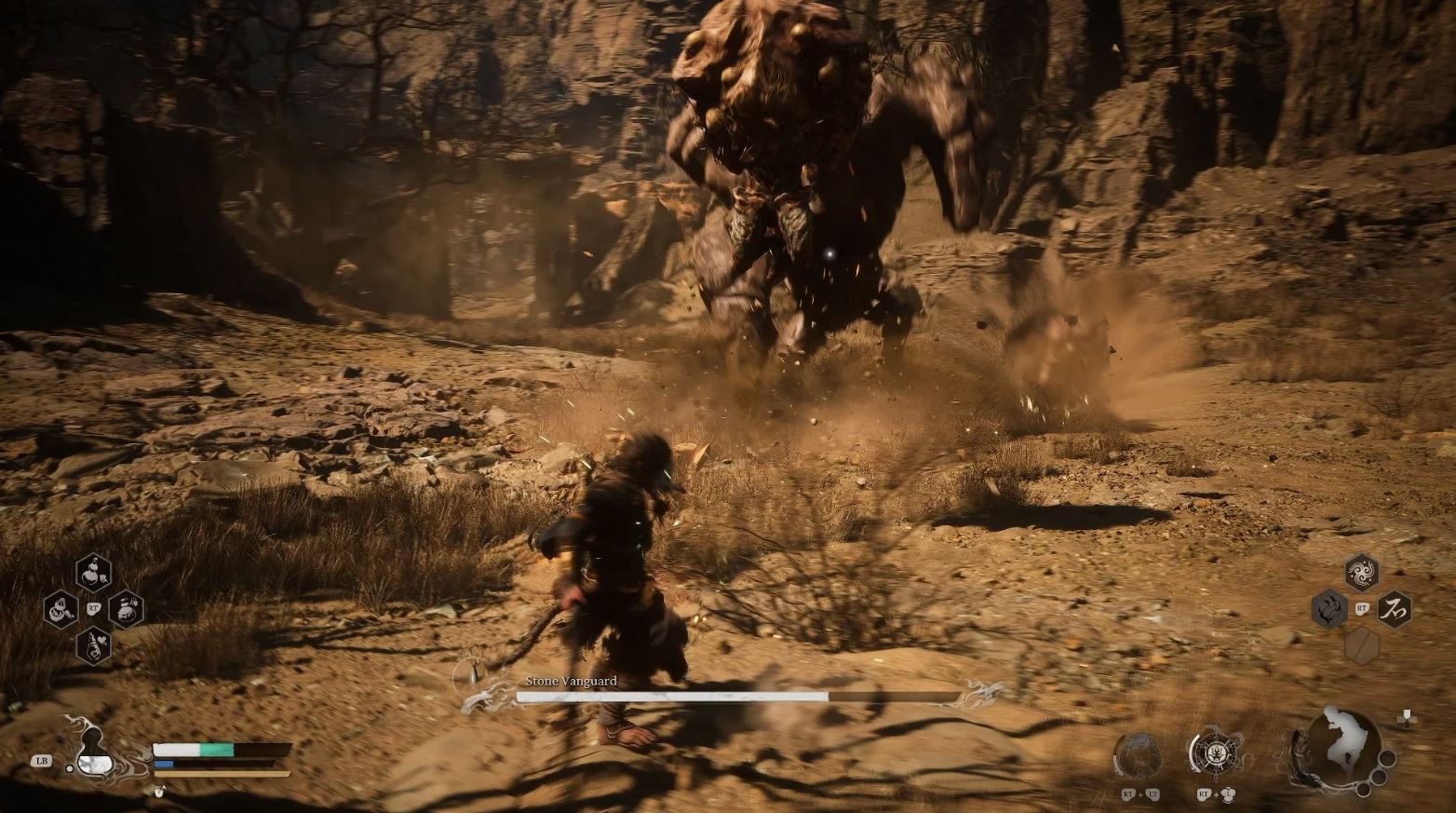Open the empty spell slot hexagon
This screenshot has height=813, width=1456.
1361,647
